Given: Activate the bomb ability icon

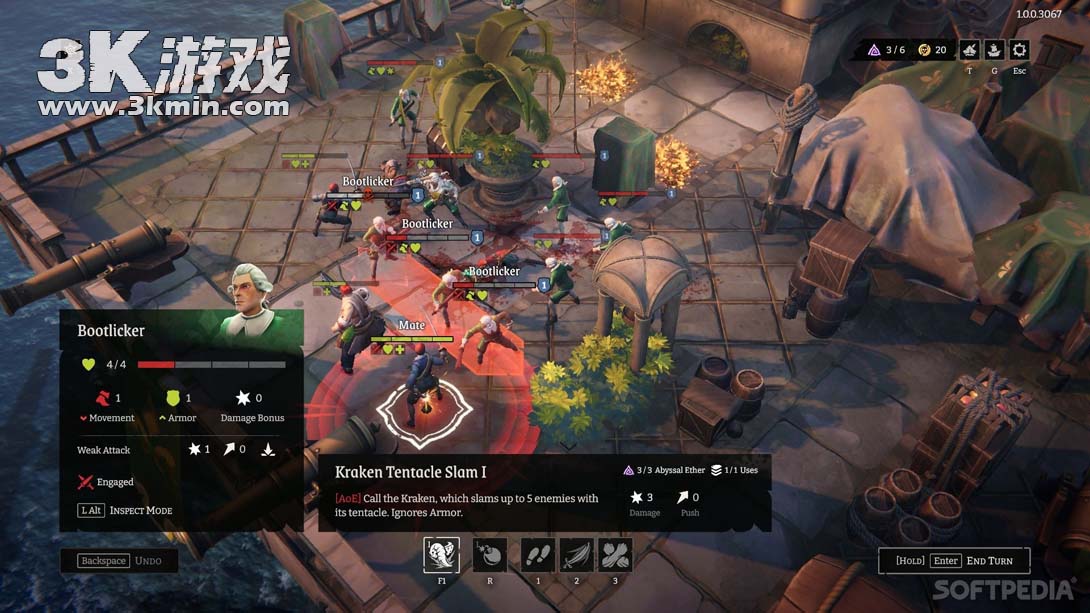Looking at the screenshot, I should pyautogui.click(x=489, y=555).
